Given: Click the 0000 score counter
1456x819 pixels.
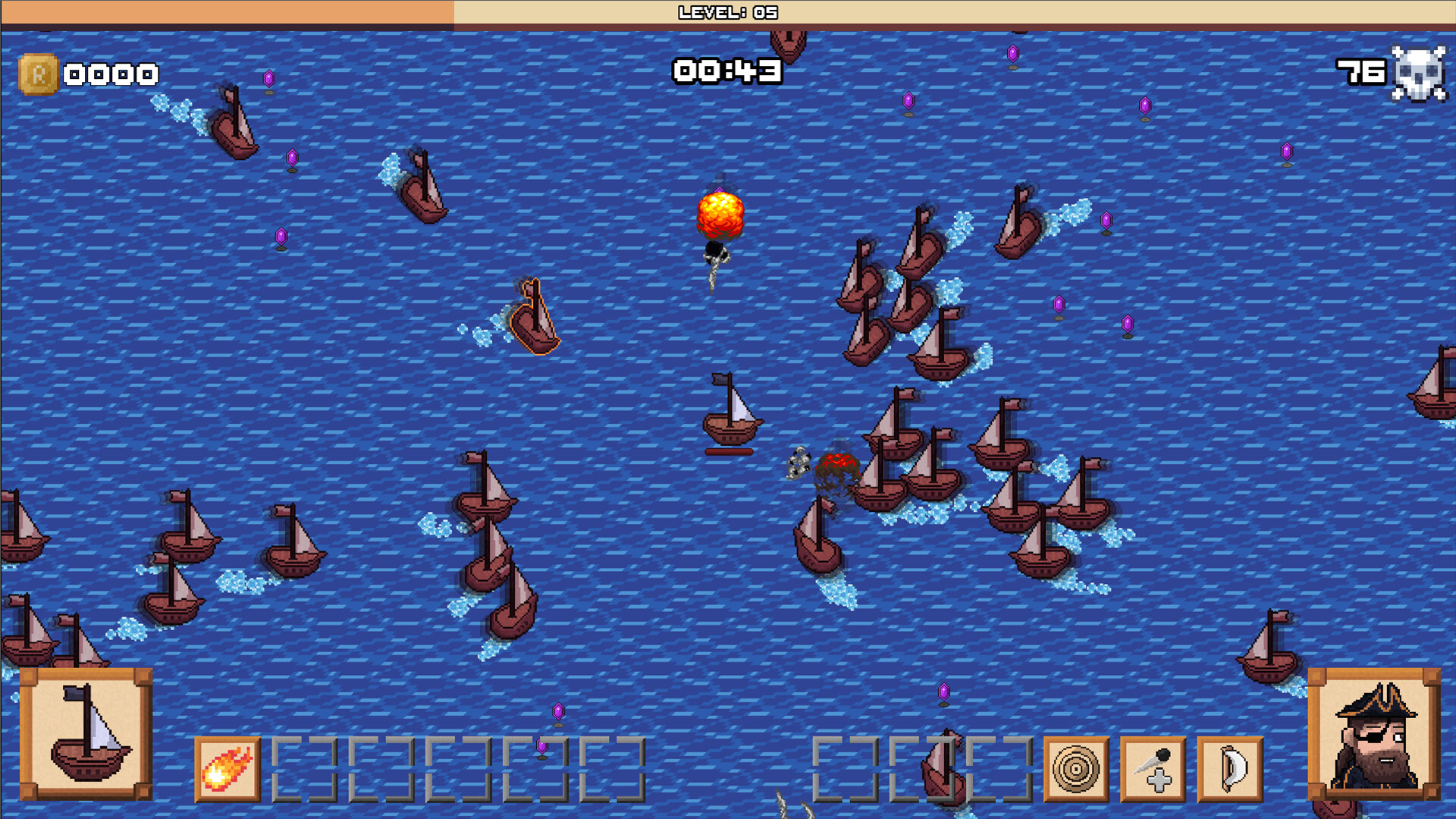Looking at the screenshot, I should point(110,74).
